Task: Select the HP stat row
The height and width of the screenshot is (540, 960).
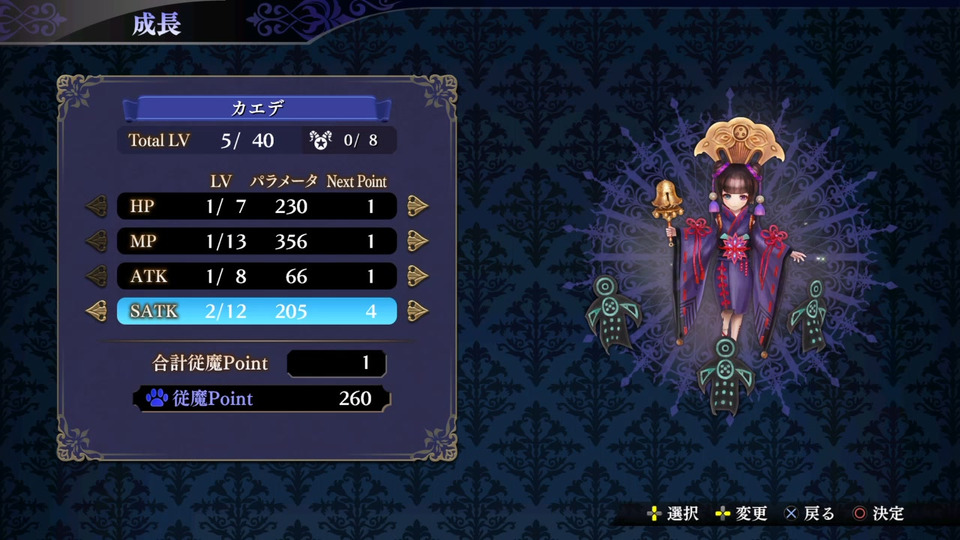Action: [x=257, y=207]
